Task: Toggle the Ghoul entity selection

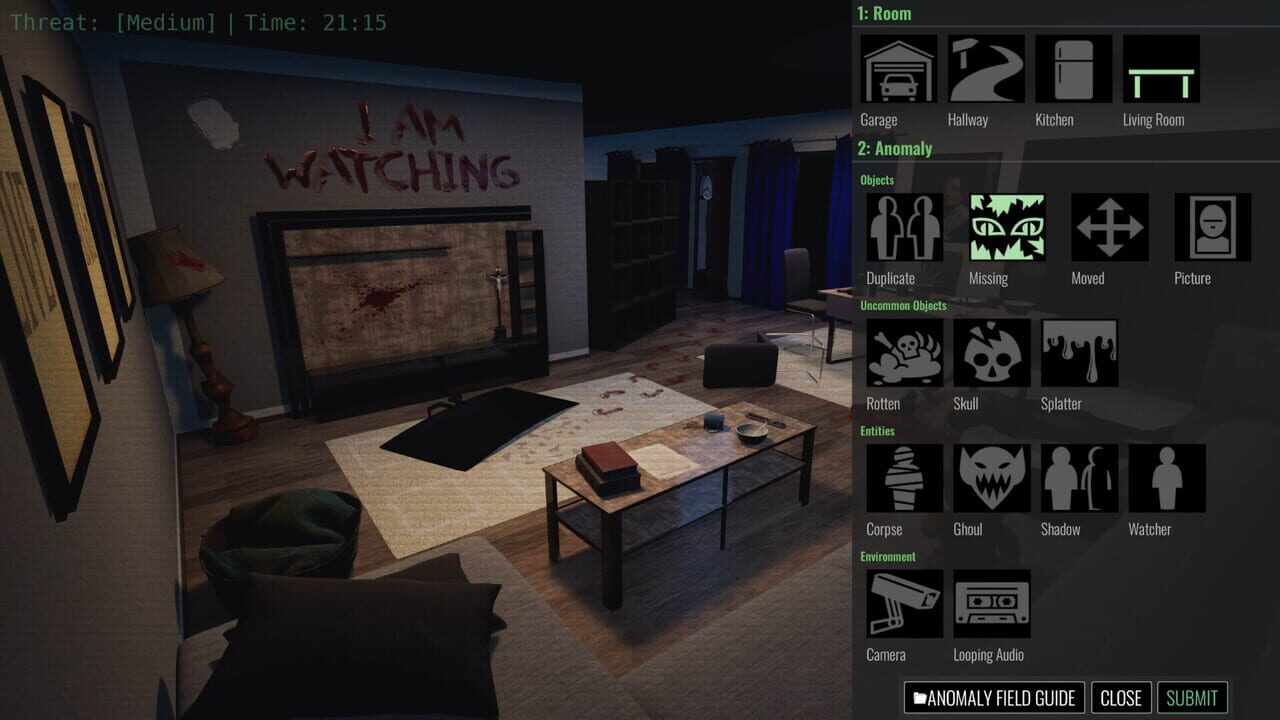Action: click(x=990, y=479)
